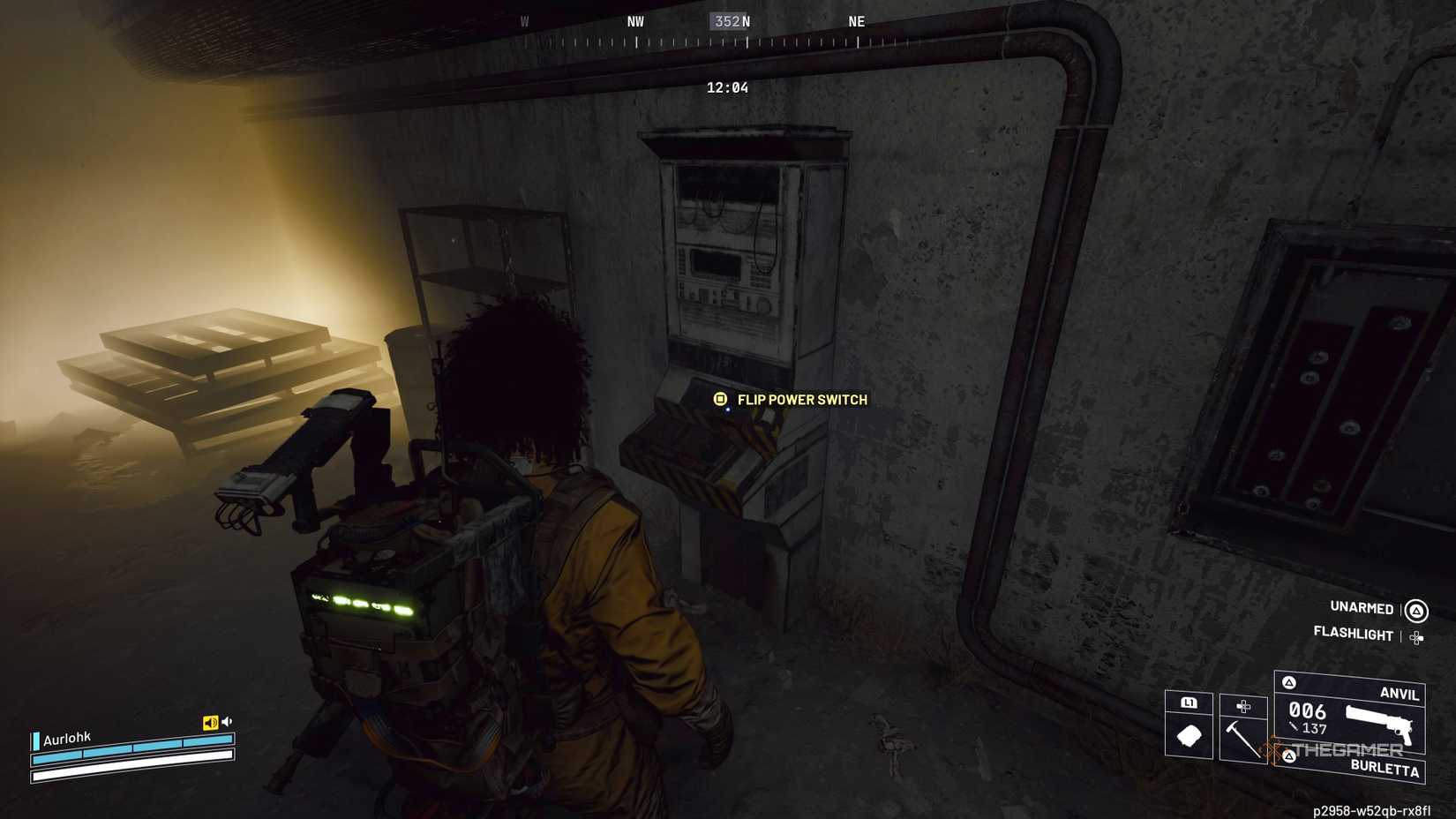The height and width of the screenshot is (819, 1456).
Task: Click the d-pad icon beside FLASHLIGHT
Action: (1415, 637)
